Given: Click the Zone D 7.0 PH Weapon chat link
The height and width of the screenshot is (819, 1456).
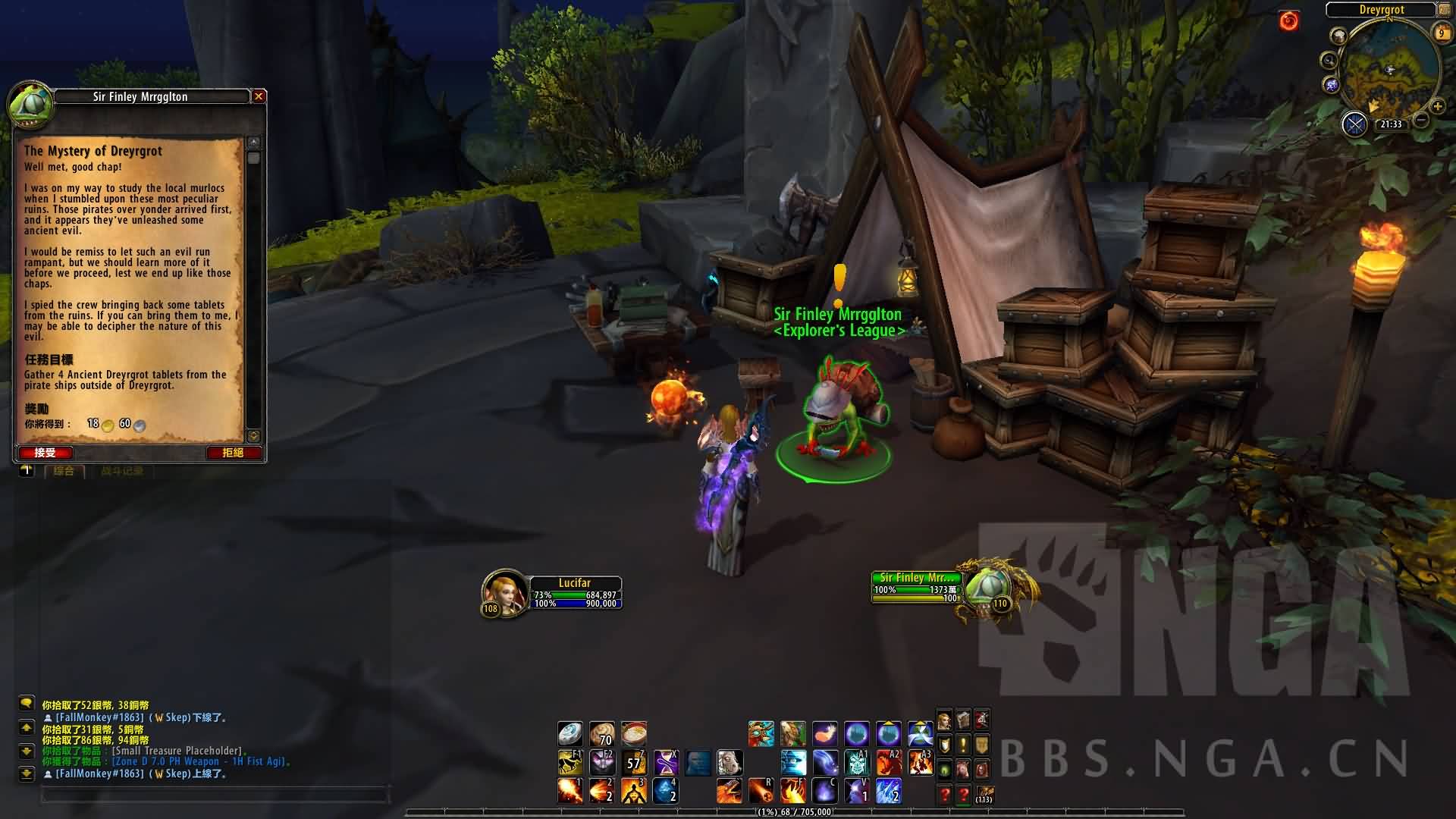Looking at the screenshot, I should (x=200, y=761).
